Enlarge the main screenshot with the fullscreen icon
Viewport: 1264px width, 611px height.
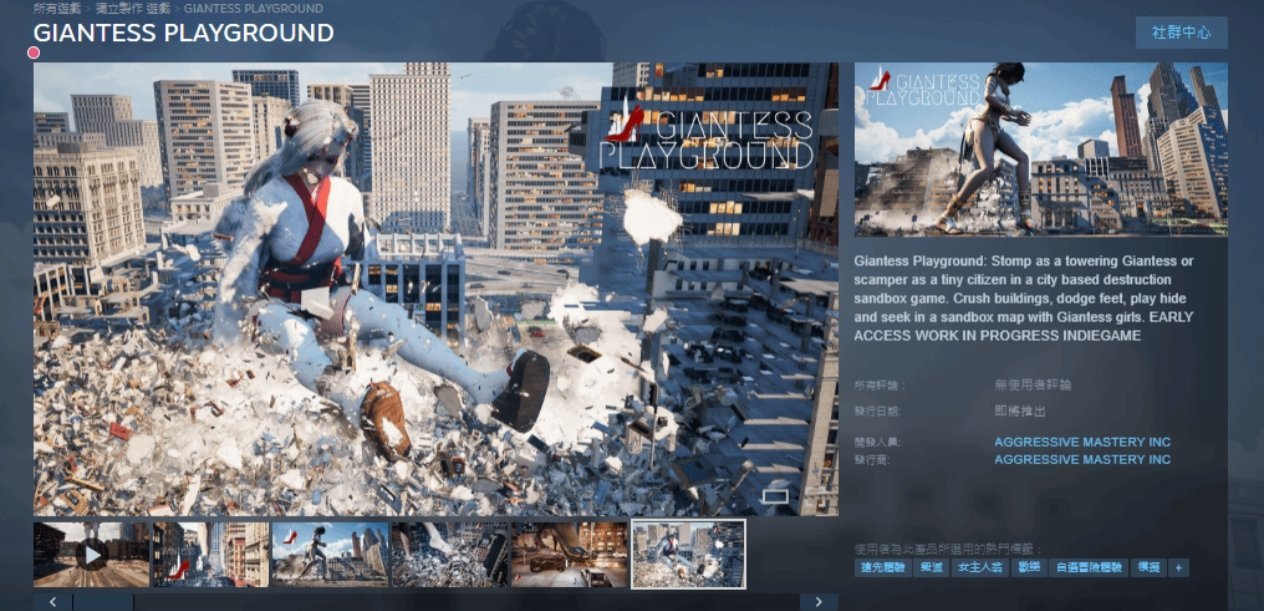coord(776,494)
